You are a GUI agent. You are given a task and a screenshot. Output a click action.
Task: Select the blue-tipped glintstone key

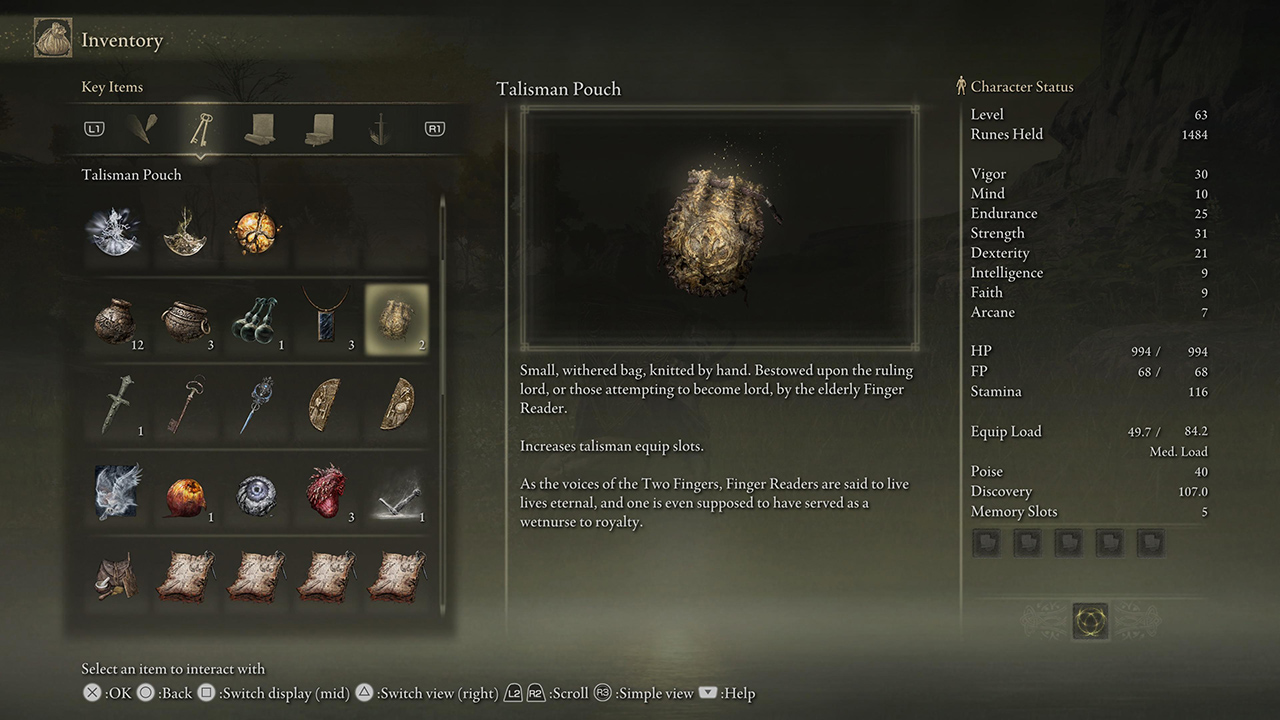coord(257,404)
